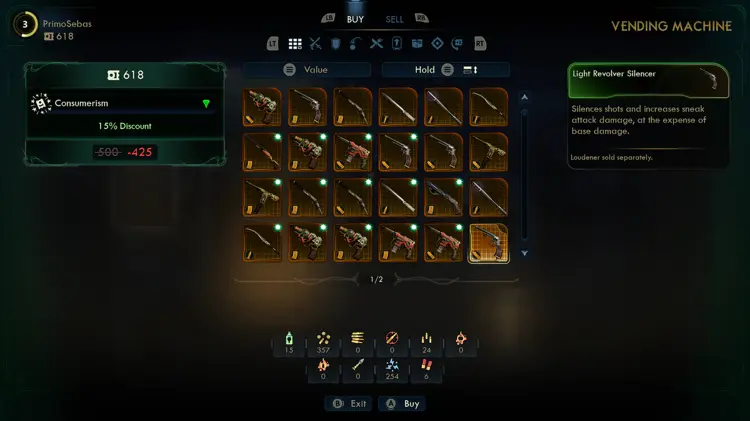Exit the vending machine
Screen dimensions: 750x421
(348, 404)
